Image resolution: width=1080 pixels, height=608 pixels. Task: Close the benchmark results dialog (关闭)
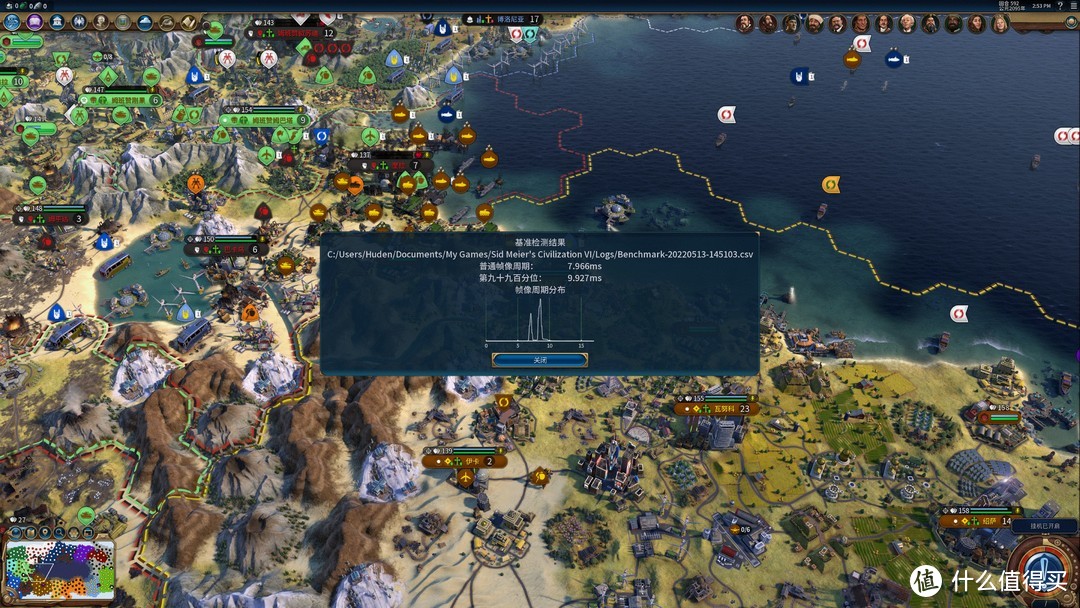click(539, 360)
